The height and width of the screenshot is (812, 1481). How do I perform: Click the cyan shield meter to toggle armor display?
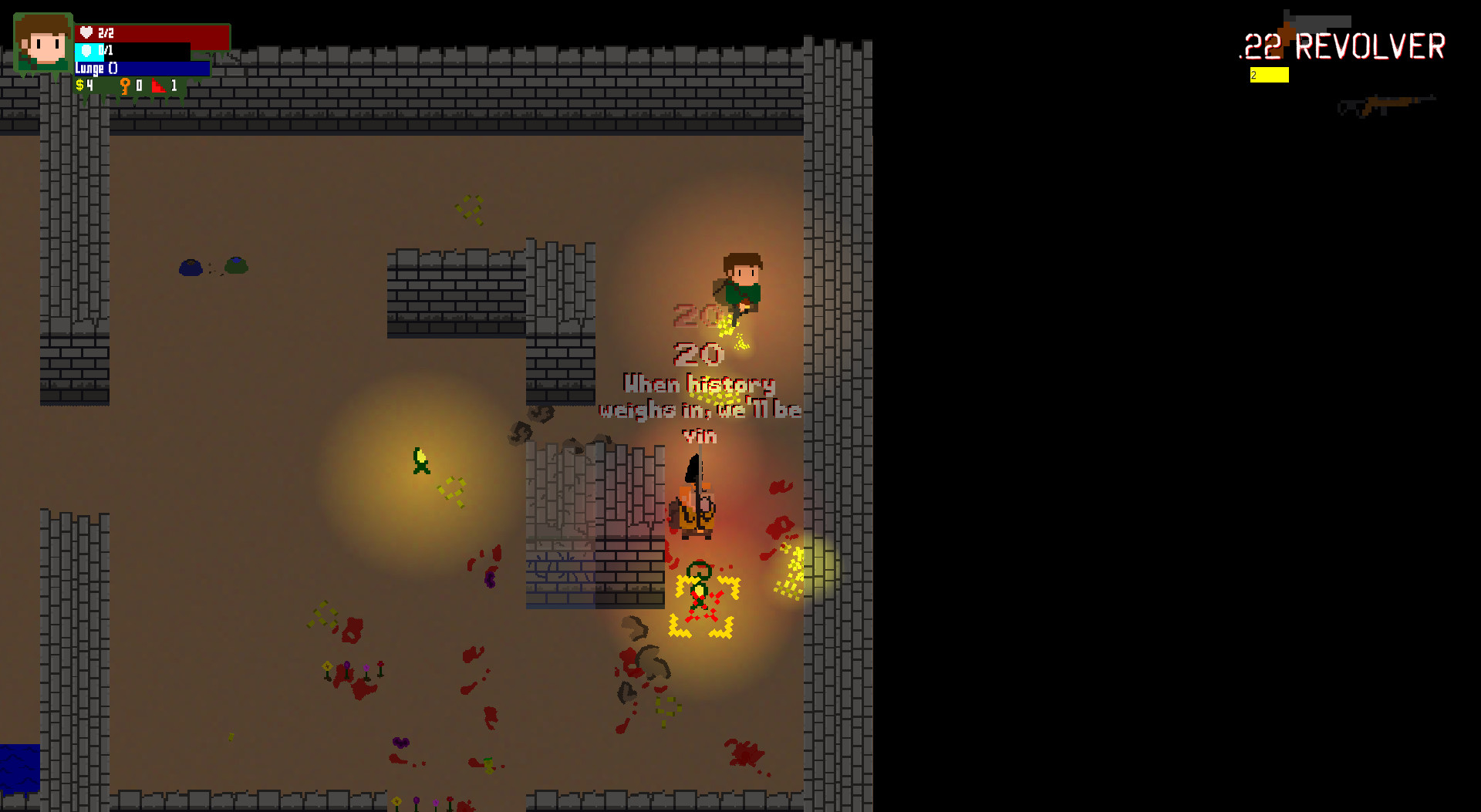pyautogui.click(x=90, y=51)
